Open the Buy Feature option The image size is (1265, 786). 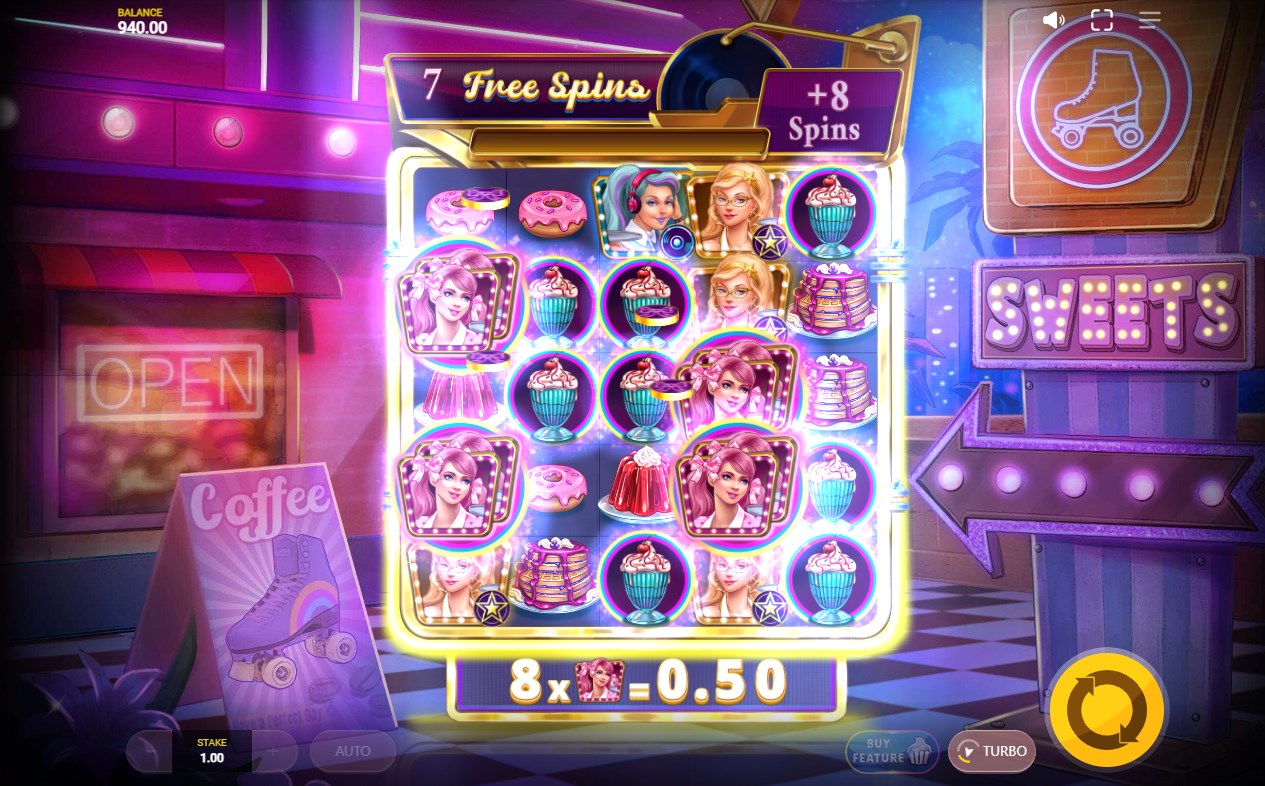click(x=892, y=751)
